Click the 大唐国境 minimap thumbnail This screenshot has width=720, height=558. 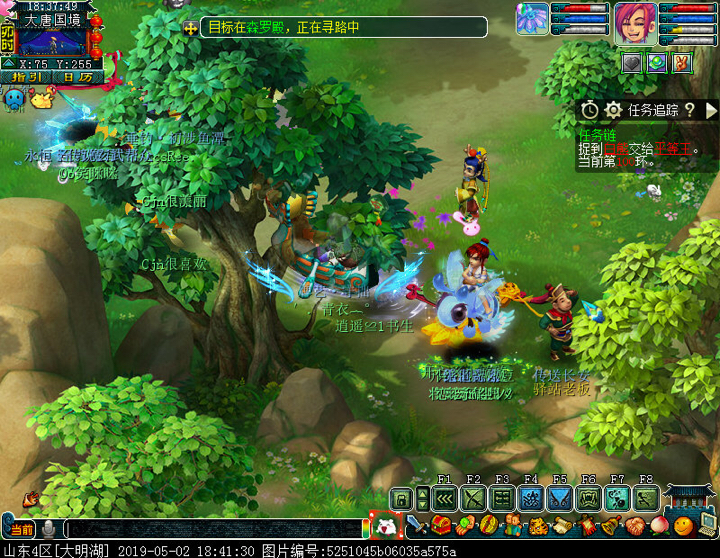pyautogui.click(x=53, y=42)
